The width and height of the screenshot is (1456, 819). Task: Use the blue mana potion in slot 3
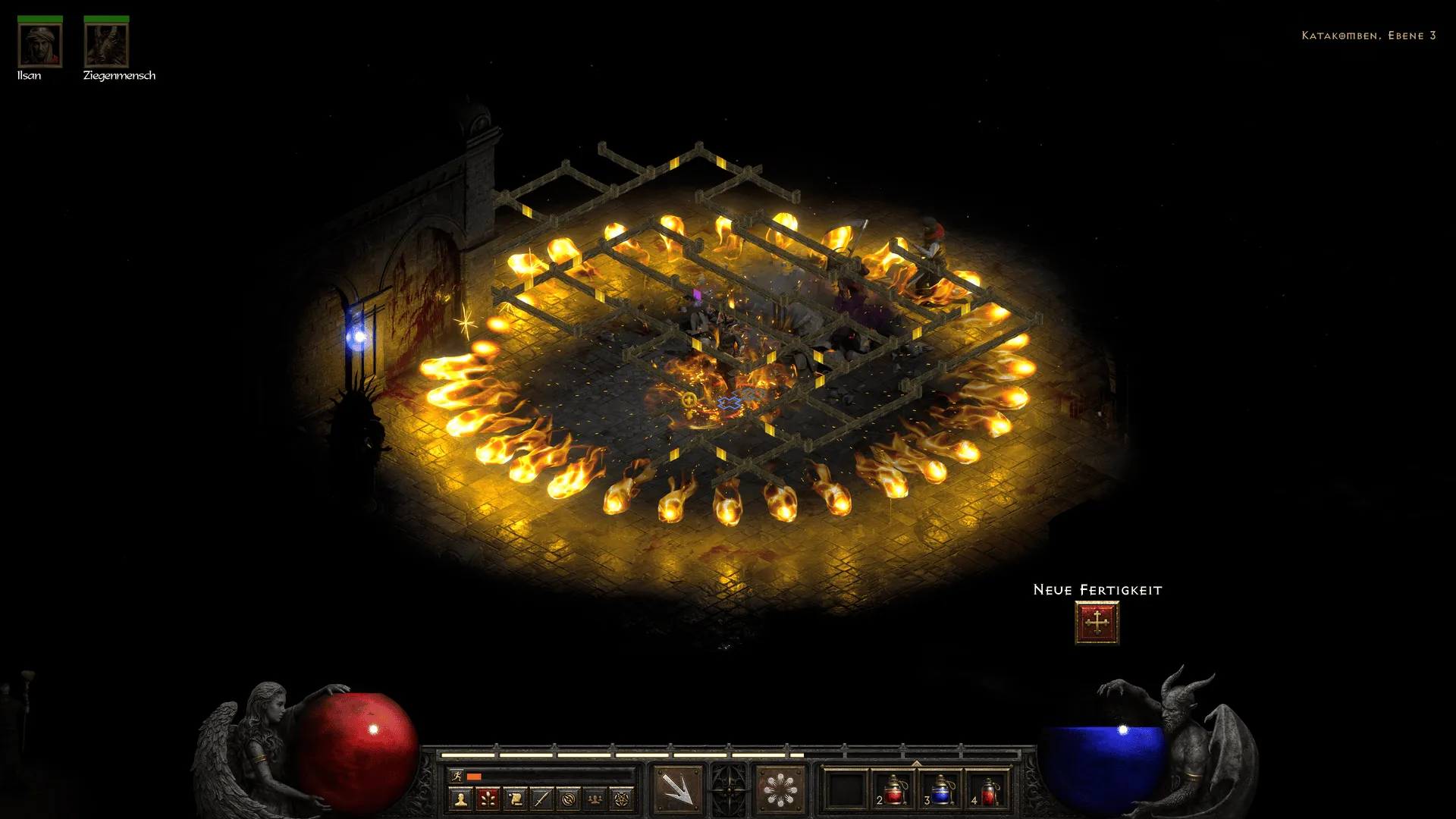[940, 789]
